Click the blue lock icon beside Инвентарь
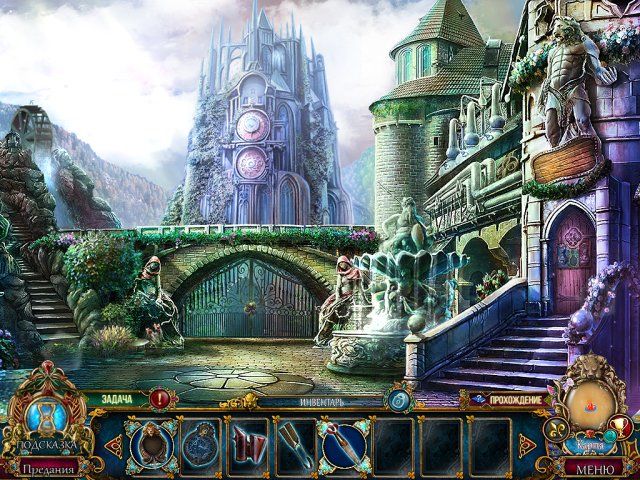Screen dimensions: 640x480 tap(397, 400)
